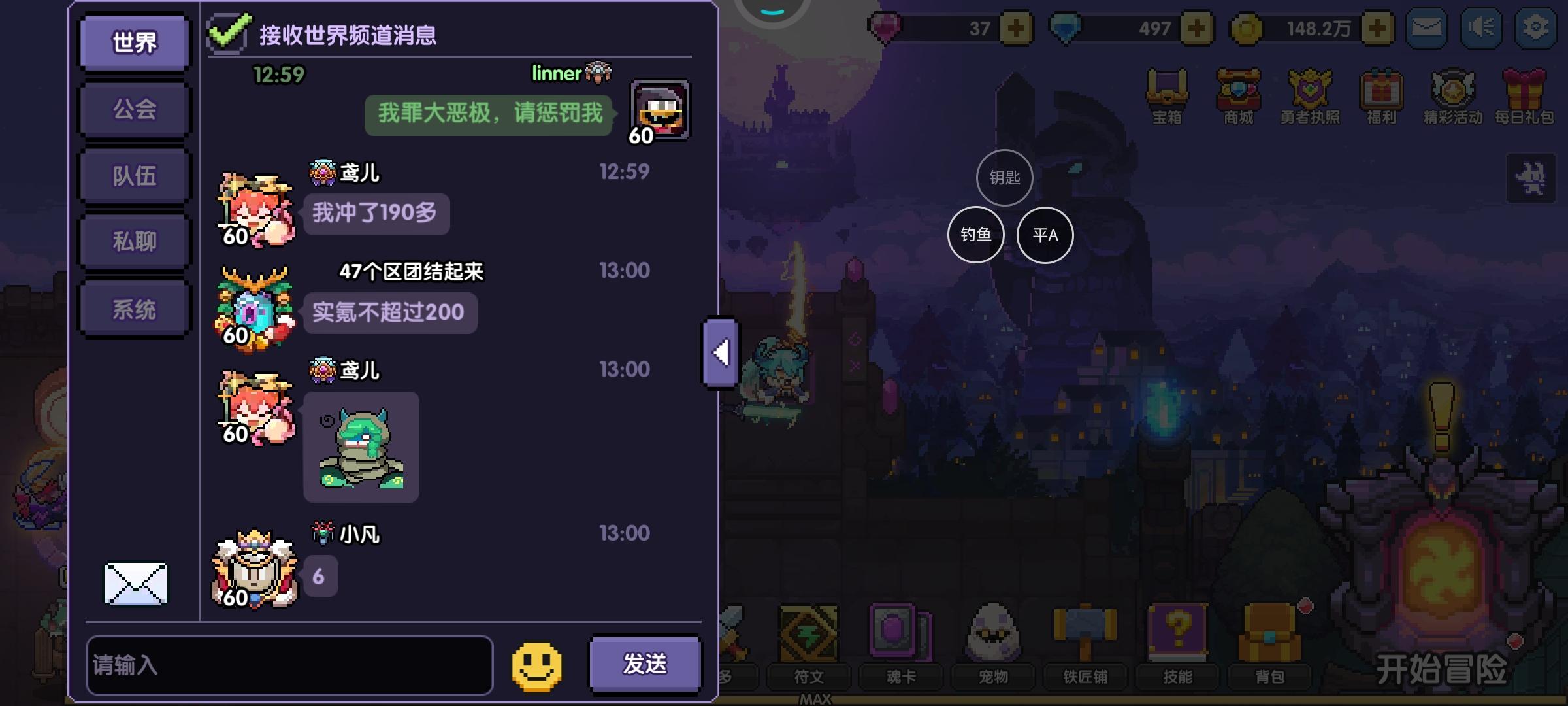Switch to the 私聊 chat tab

pyautogui.click(x=133, y=241)
